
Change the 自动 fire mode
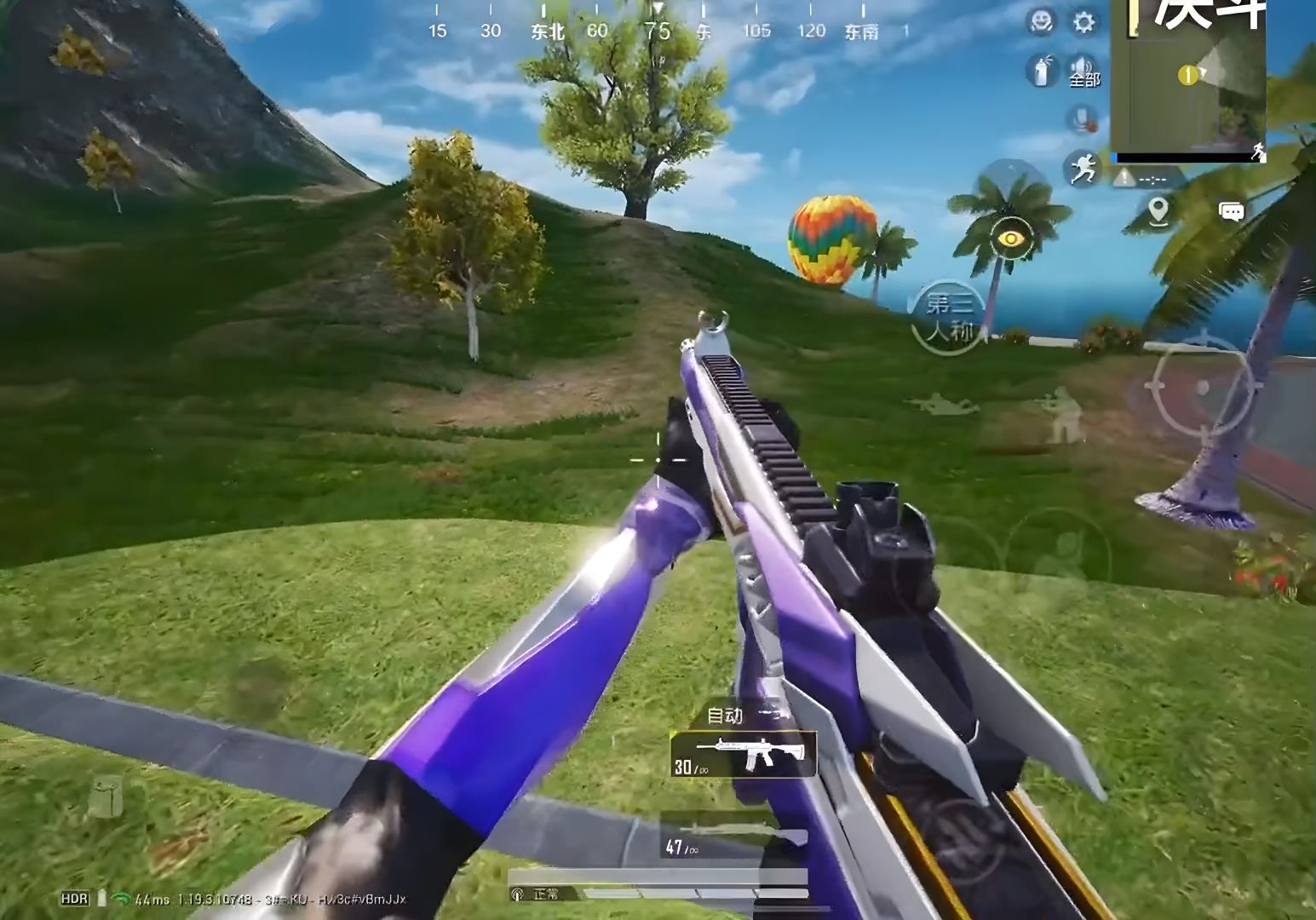click(x=727, y=716)
